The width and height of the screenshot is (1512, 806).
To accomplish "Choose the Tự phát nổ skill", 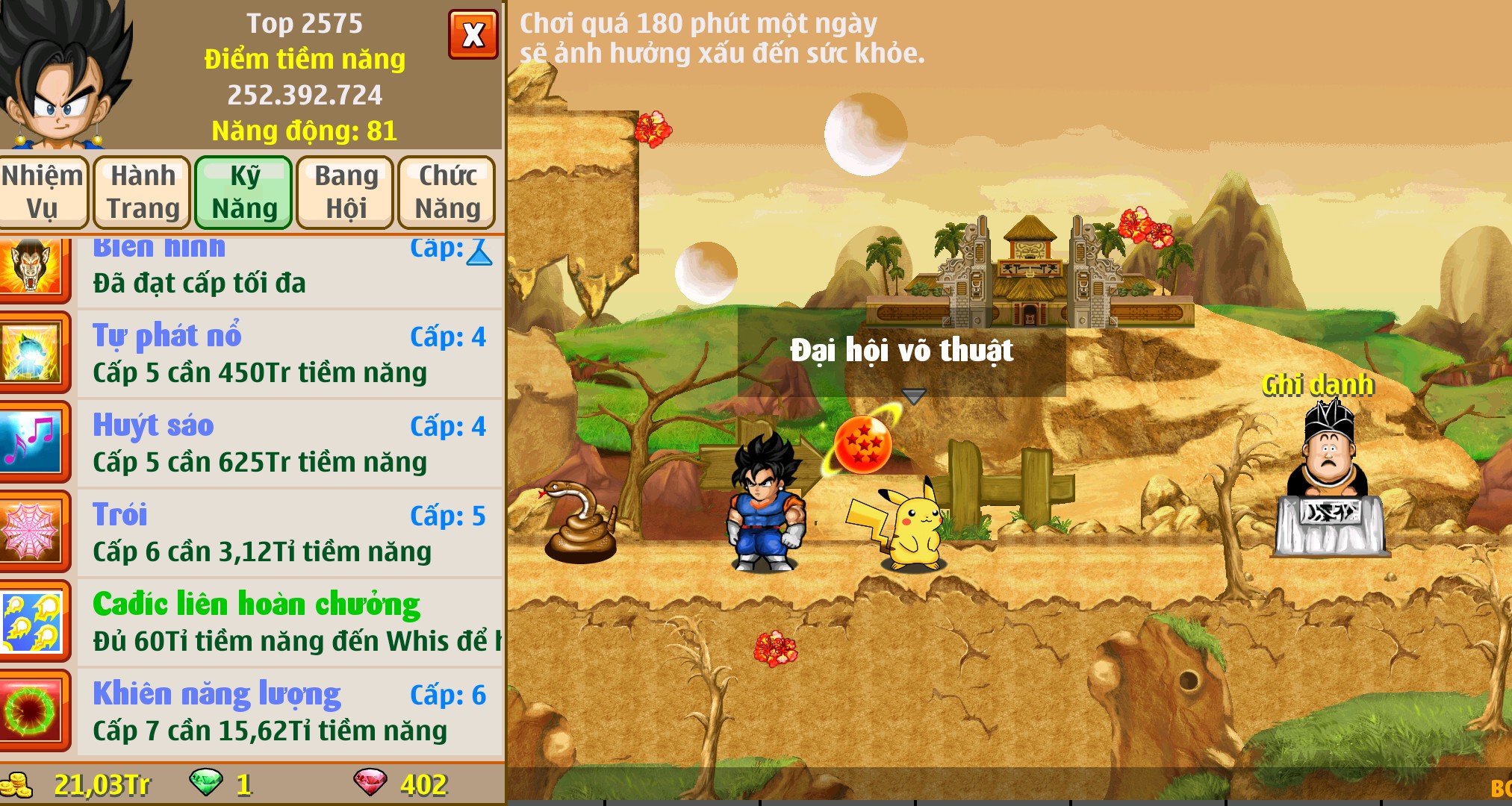I will [290, 353].
